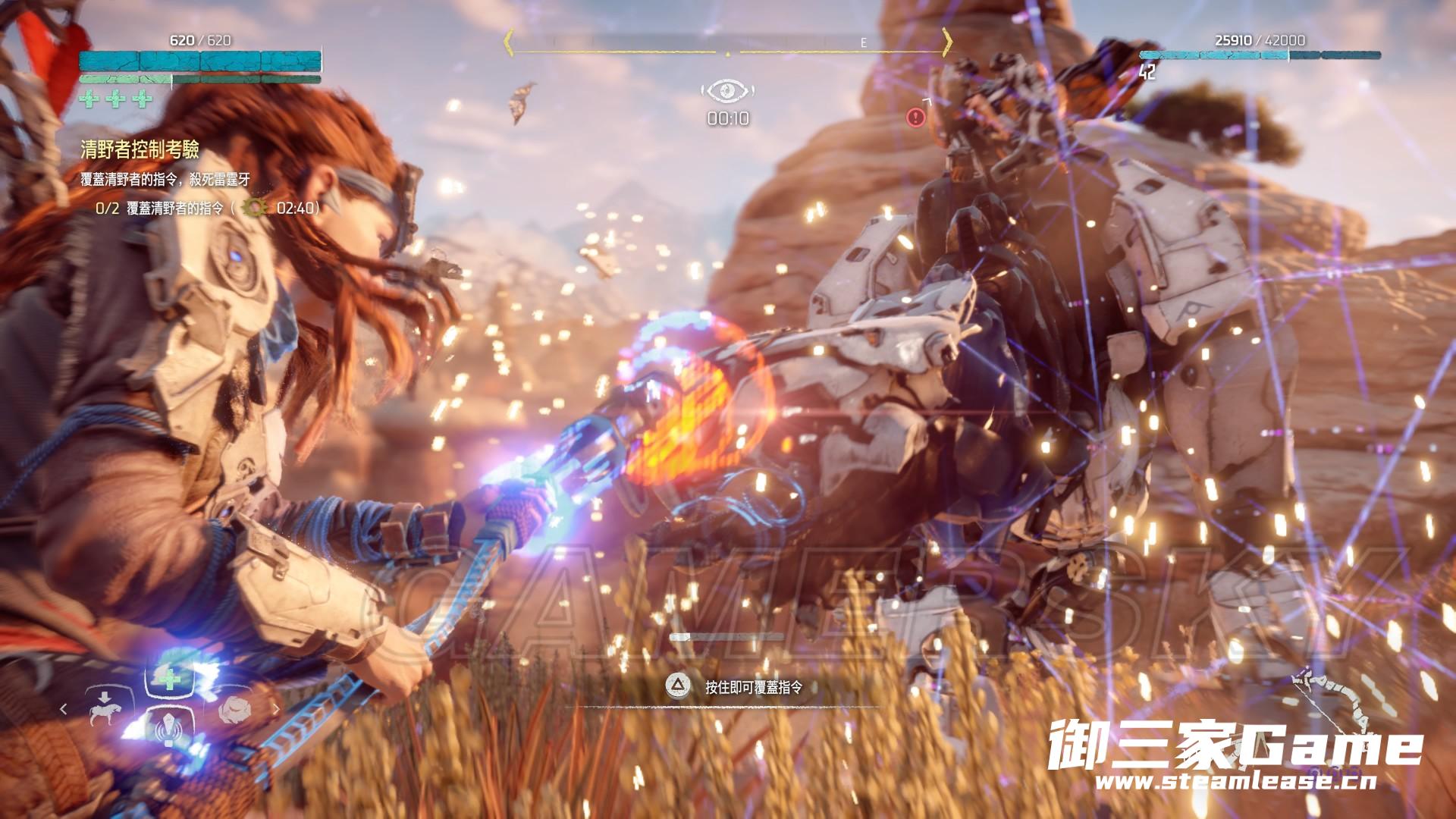Choose the call mount horse icon
This screenshot has width=1456, height=819.
(x=104, y=708)
